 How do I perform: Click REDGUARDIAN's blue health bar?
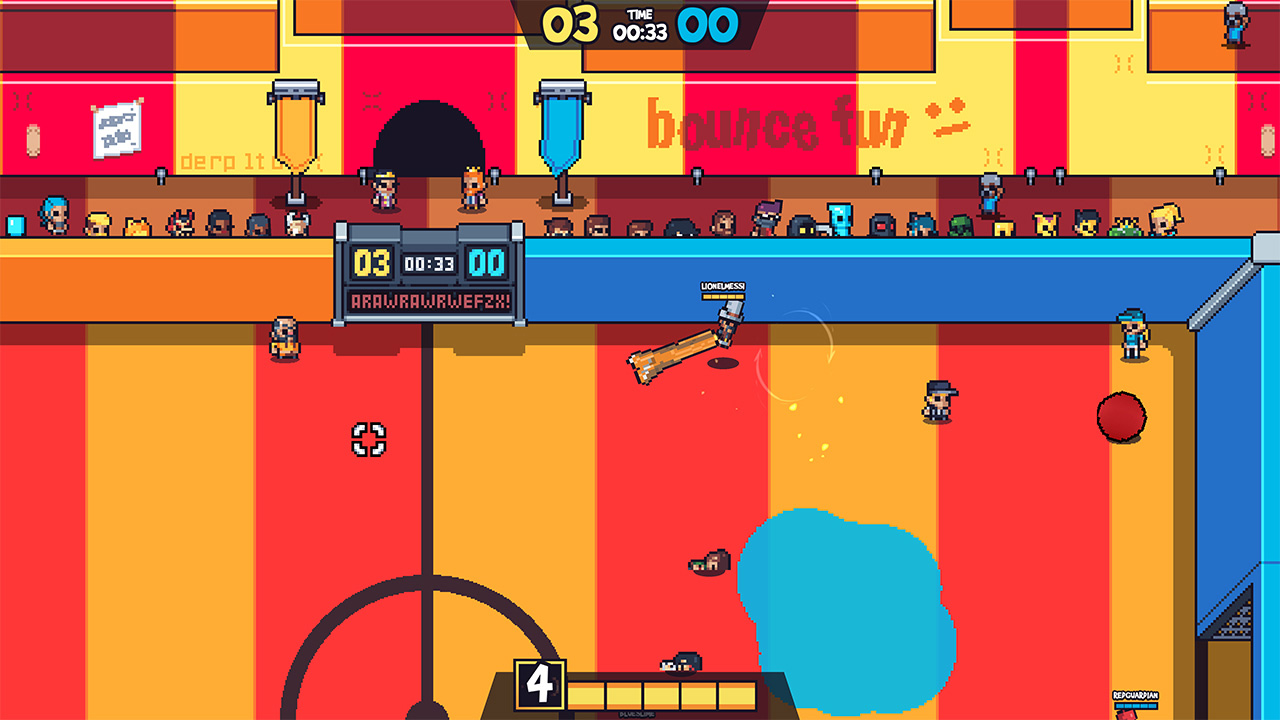1135,705
